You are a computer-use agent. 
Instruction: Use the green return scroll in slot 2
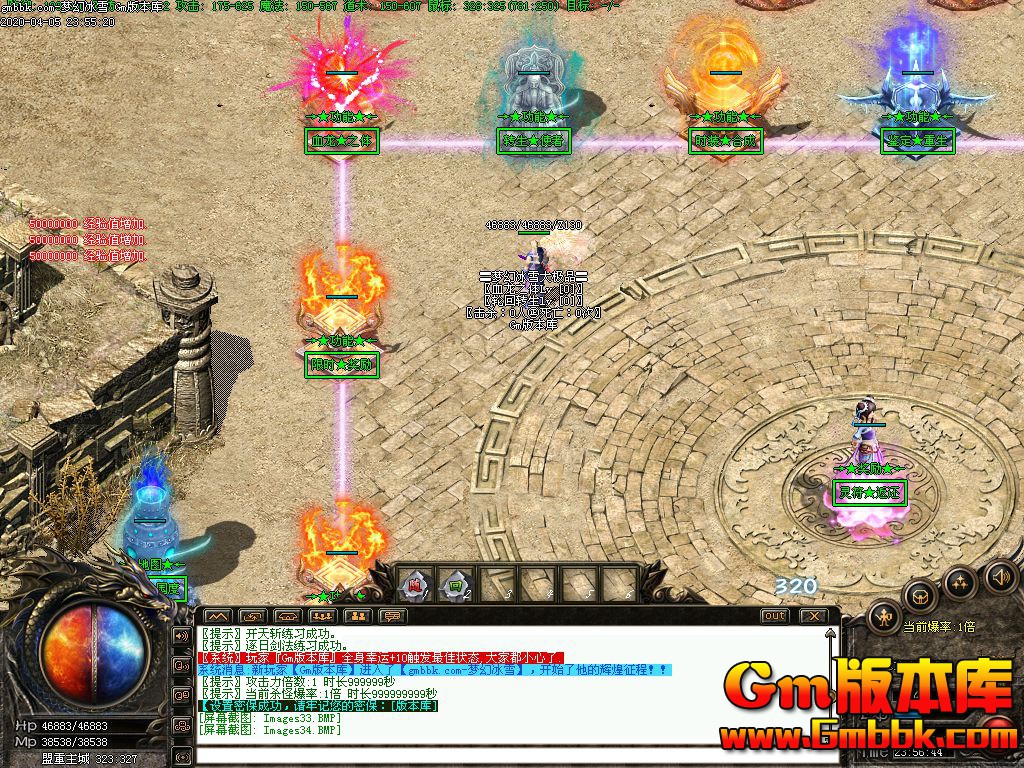coord(455,586)
